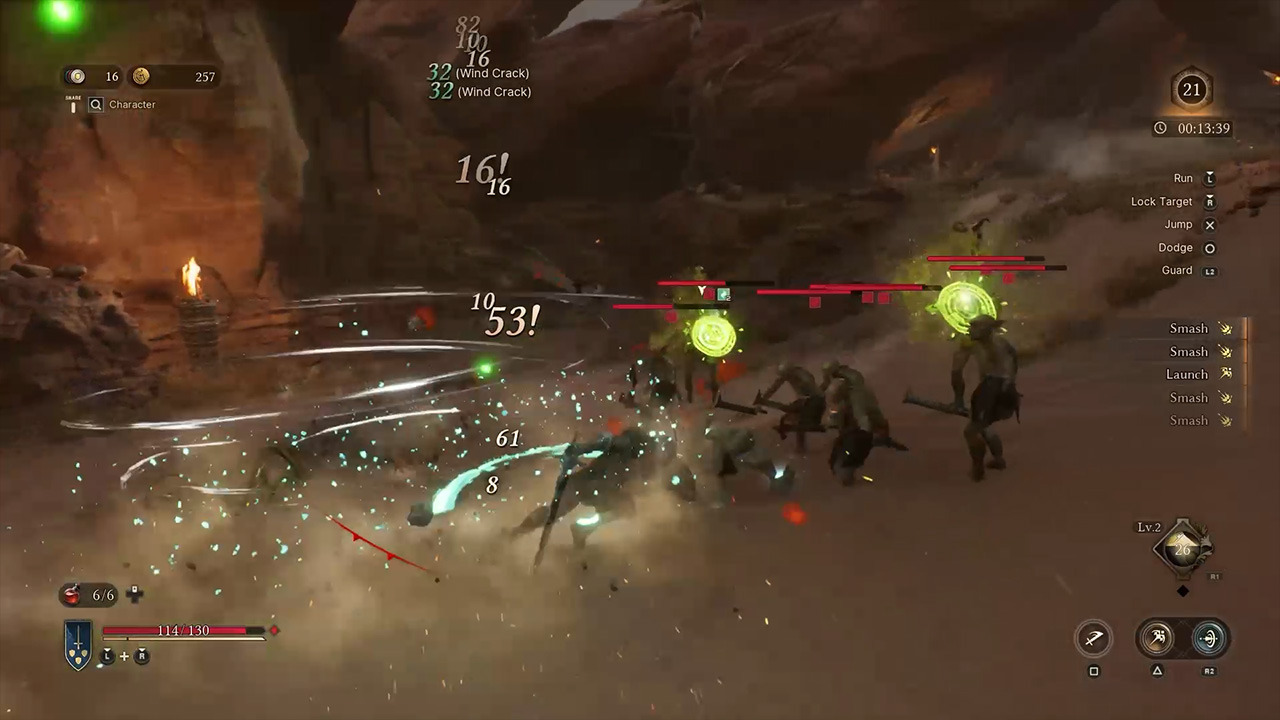The height and width of the screenshot is (720, 1280).
Task: Trigger the leaping warrior skill icon
Action: click(1158, 638)
